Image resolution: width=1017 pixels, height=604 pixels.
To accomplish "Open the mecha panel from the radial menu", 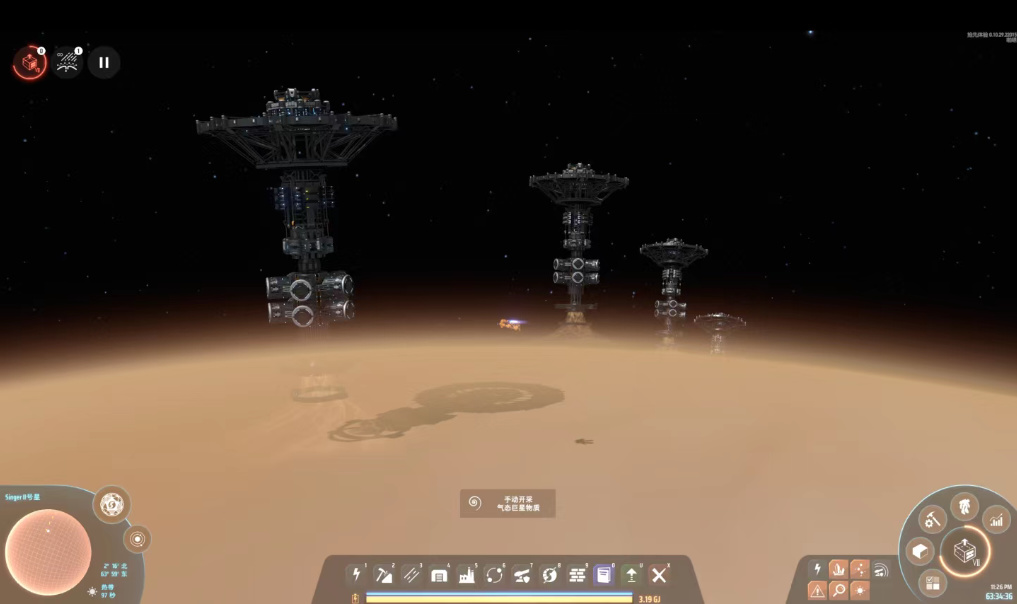I will [964, 505].
